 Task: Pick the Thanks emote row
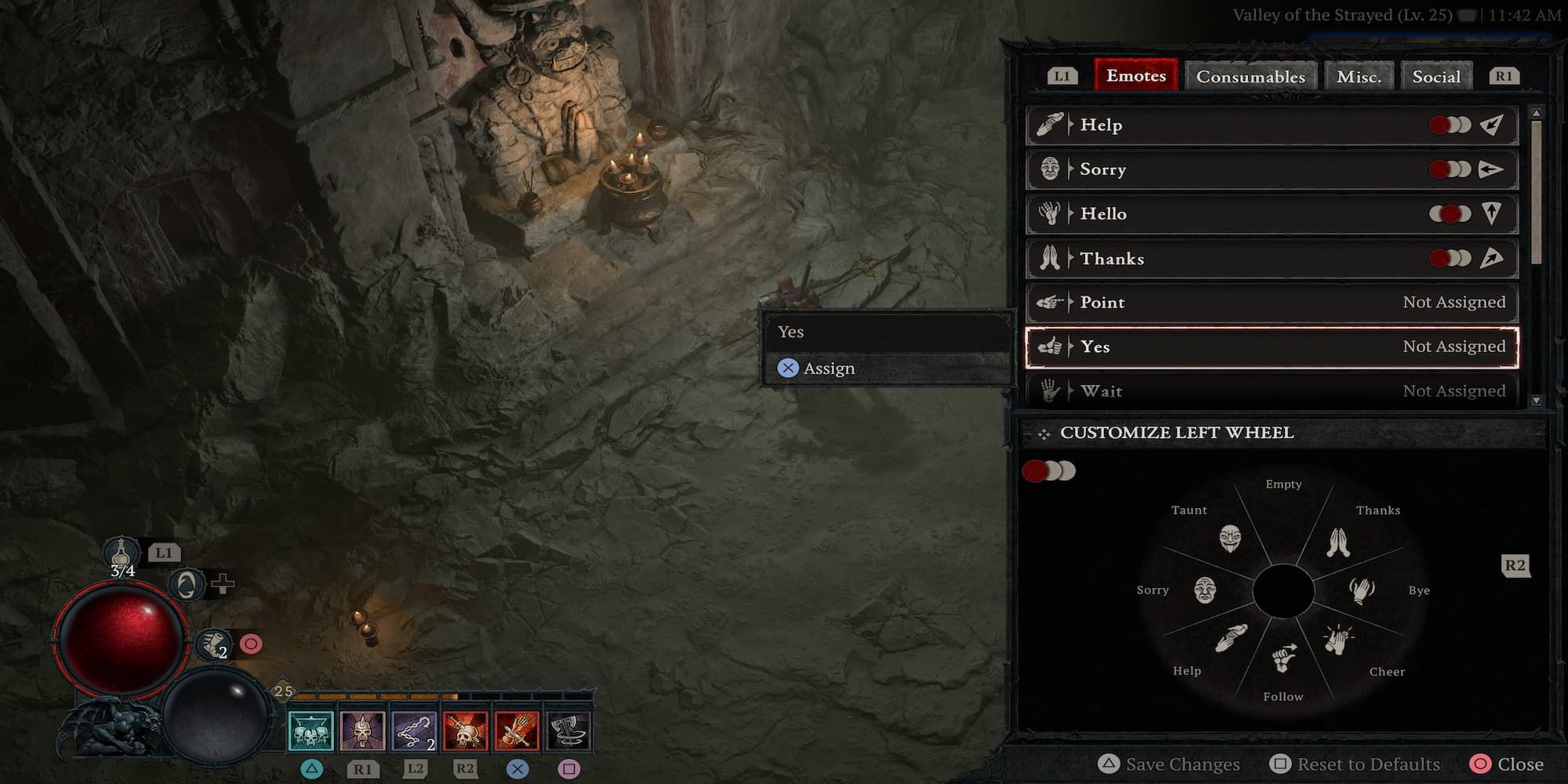pos(1272,259)
